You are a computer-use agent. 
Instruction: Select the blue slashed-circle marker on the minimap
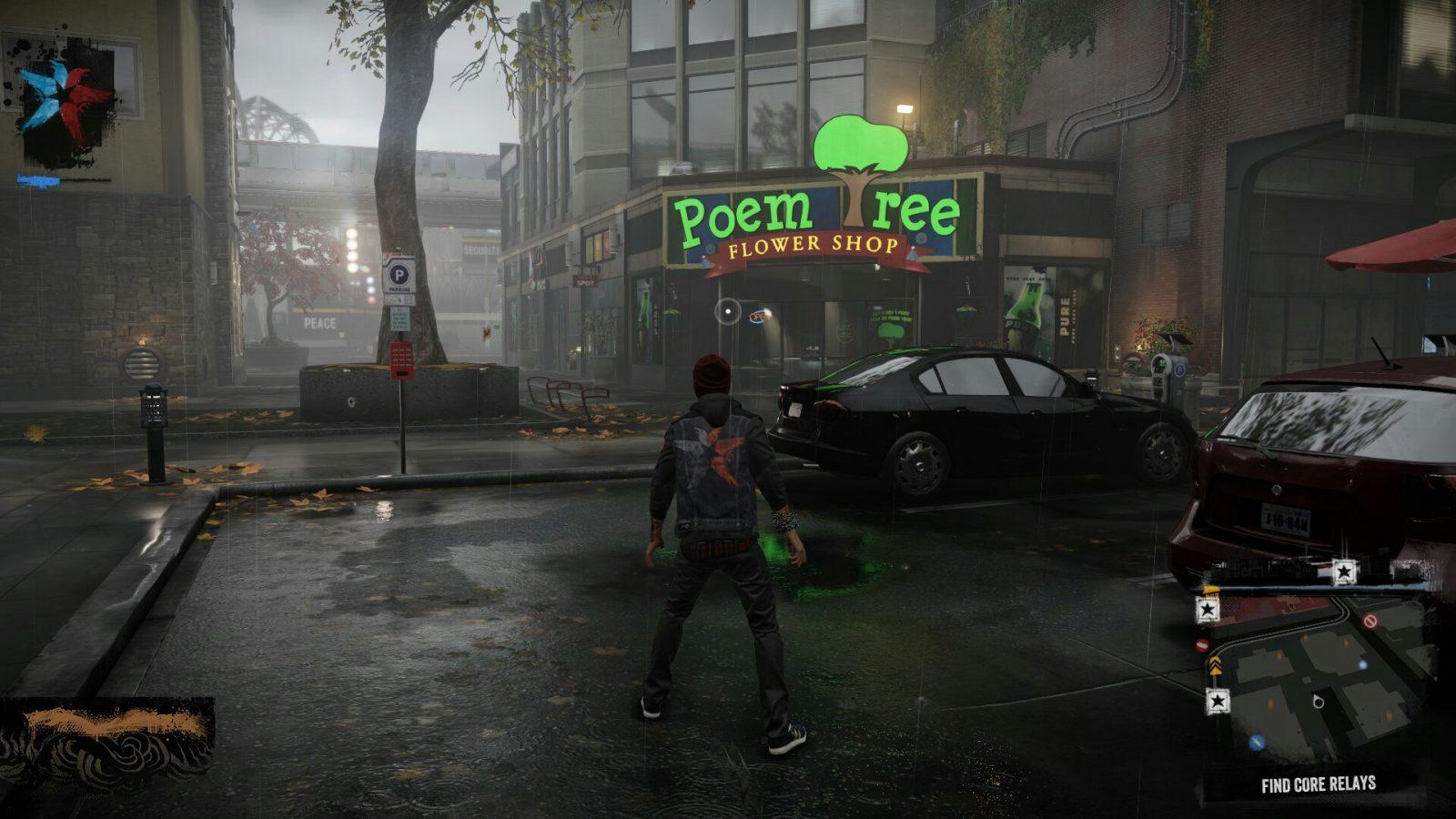pyautogui.click(x=1257, y=743)
